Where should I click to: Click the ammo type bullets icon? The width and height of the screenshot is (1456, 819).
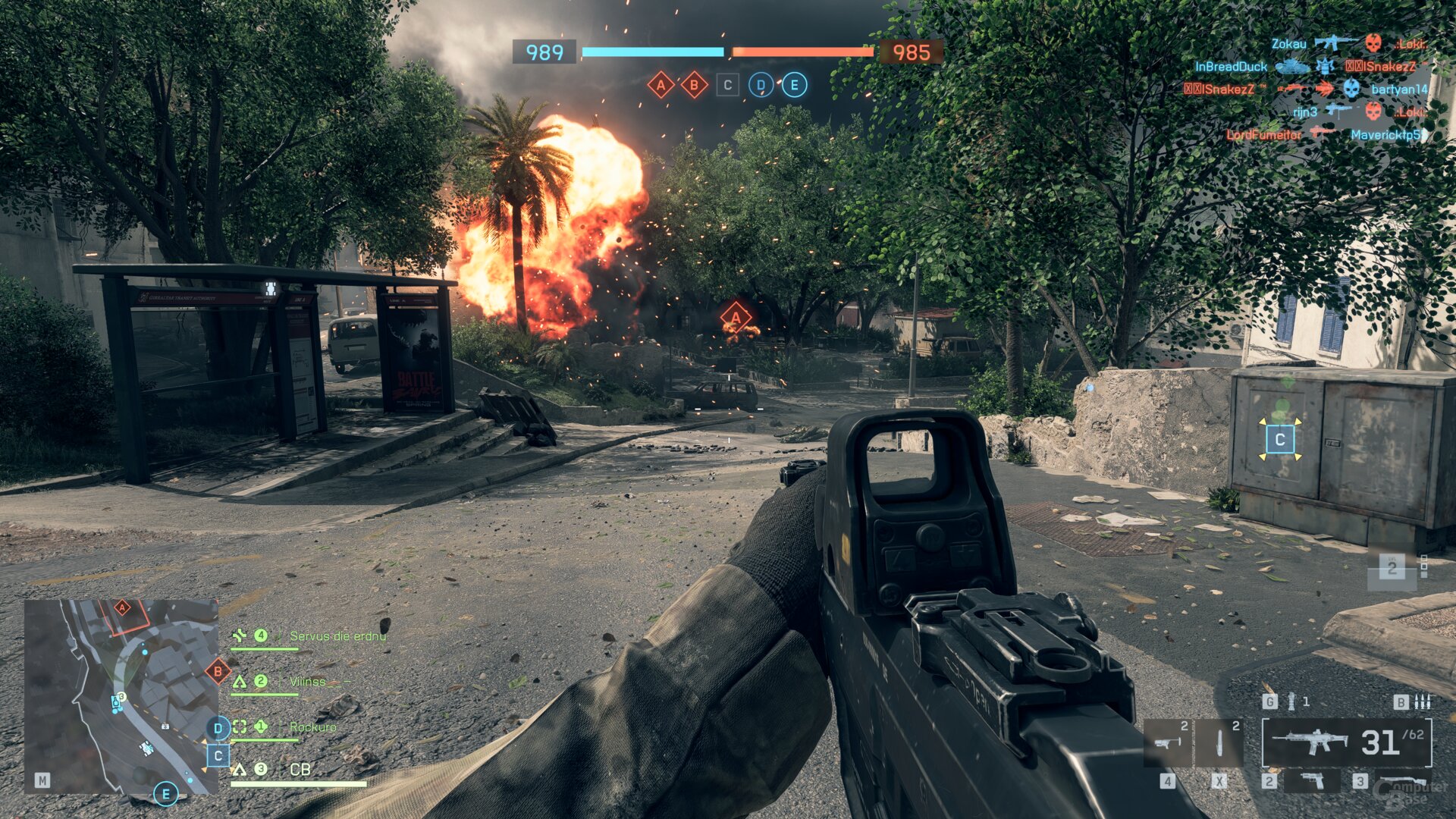point(1423,701)
